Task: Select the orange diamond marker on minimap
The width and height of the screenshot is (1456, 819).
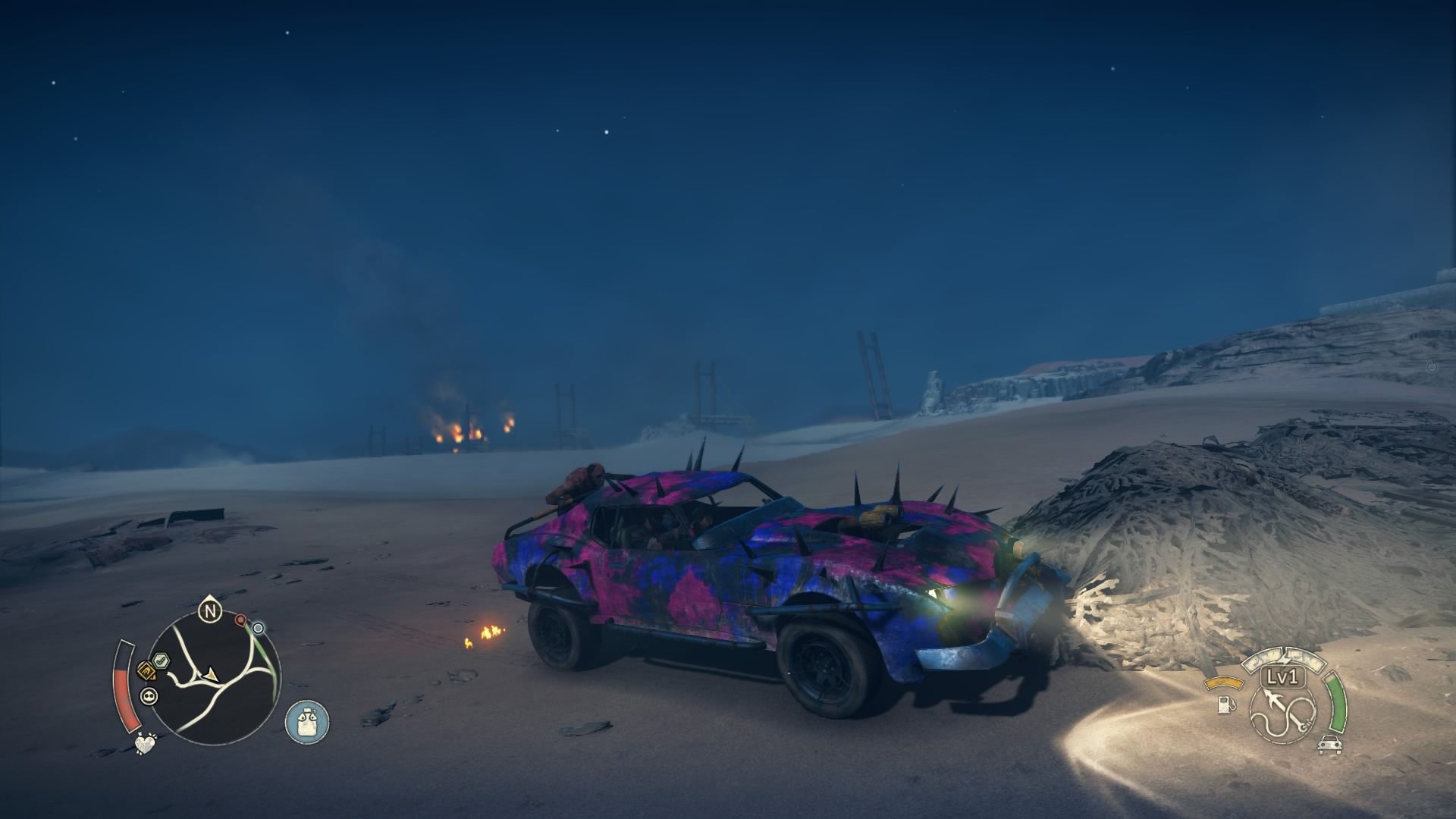Action: [x=146, y=671]
